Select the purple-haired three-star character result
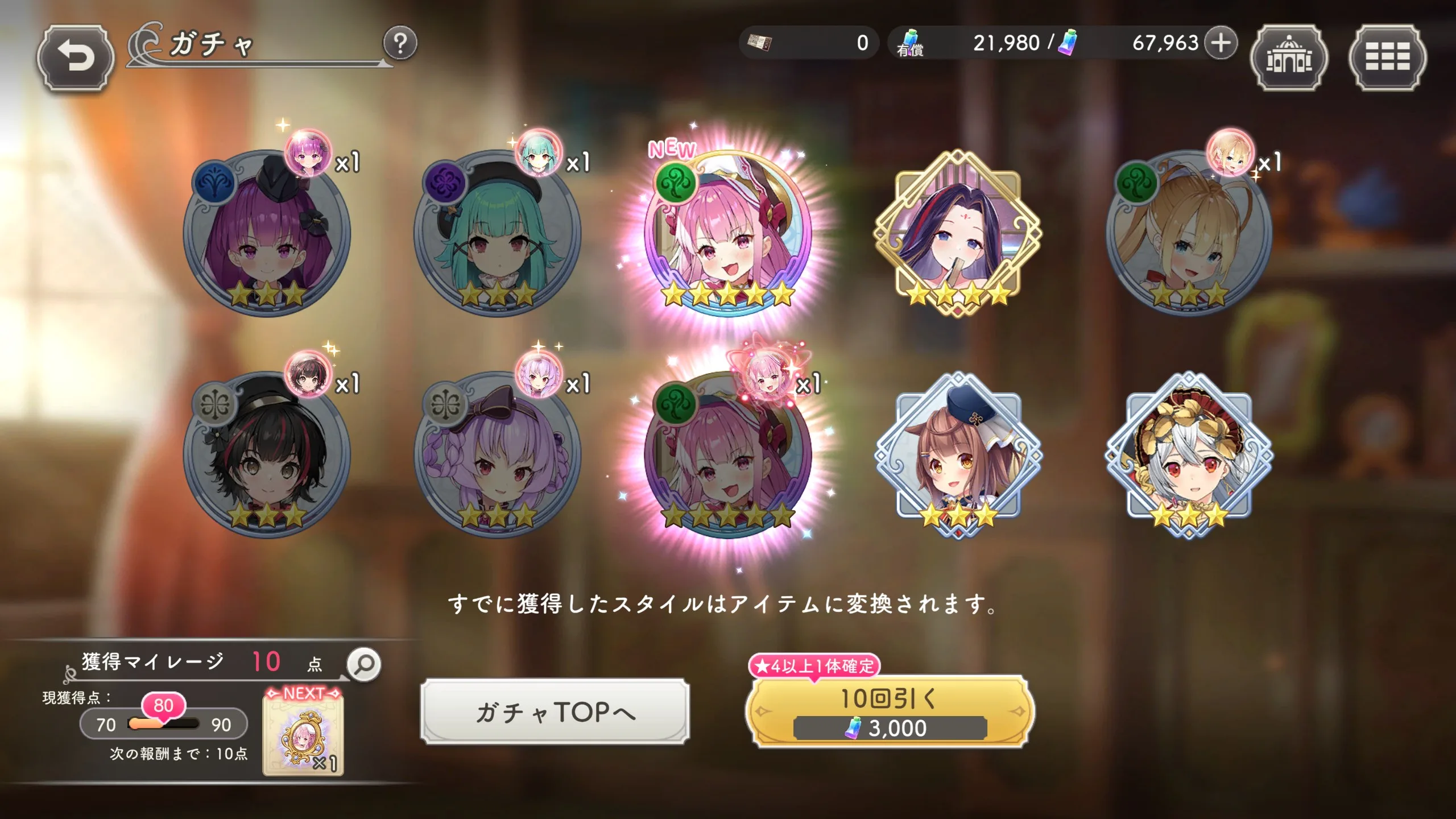 (267, 233)
